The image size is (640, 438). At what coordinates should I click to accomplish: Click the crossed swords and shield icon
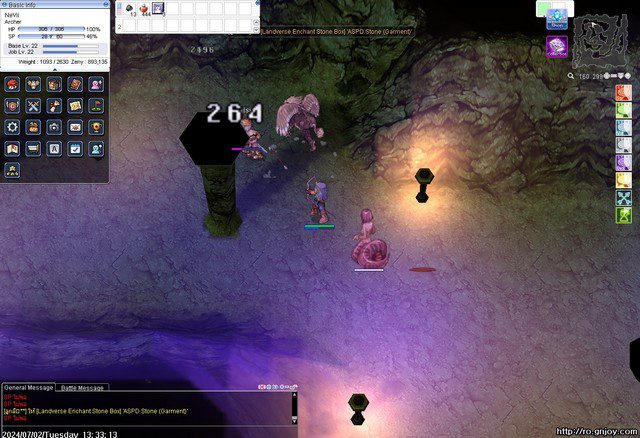coord(33,106)
